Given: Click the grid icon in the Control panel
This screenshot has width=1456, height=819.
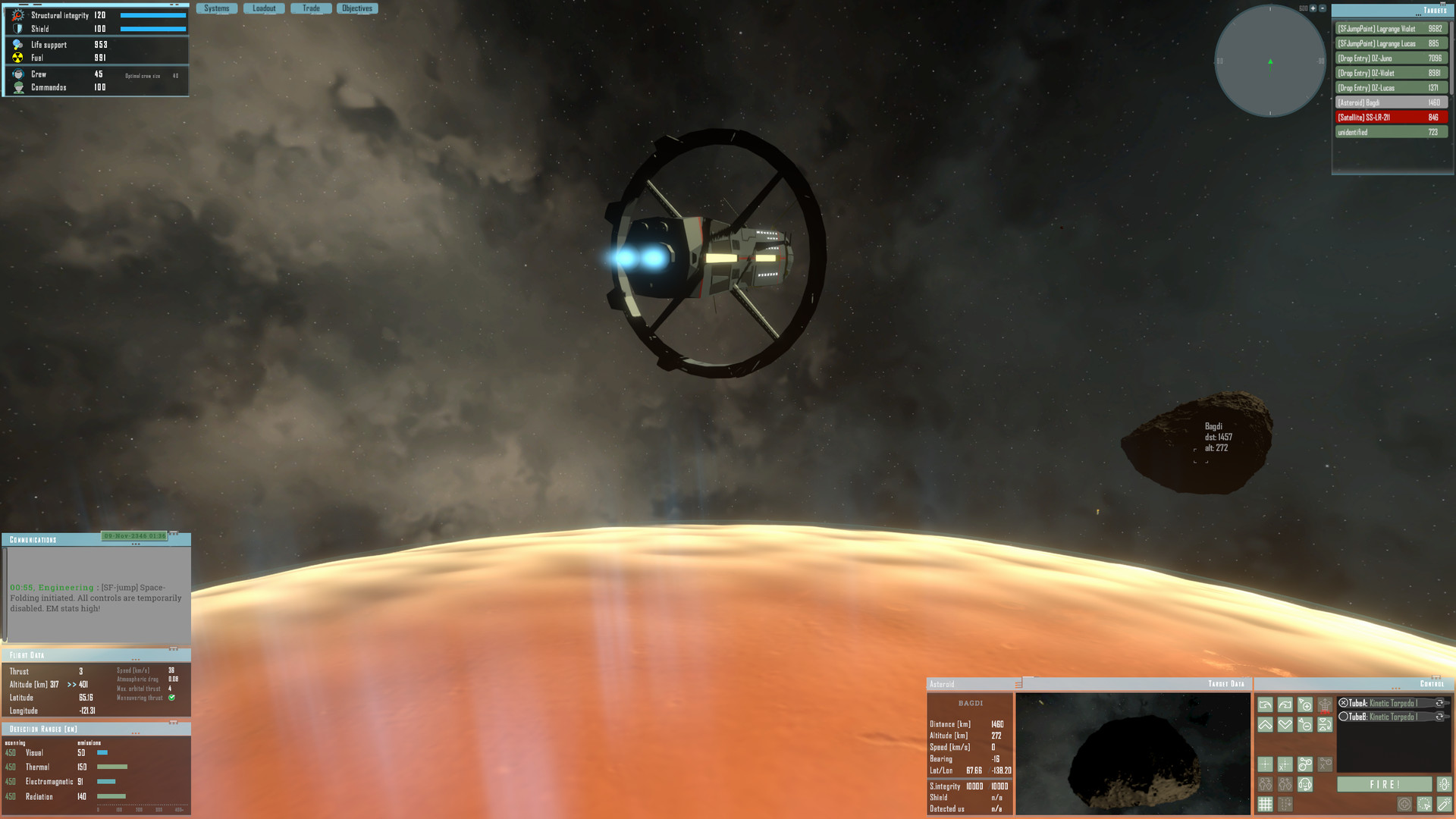Looking at the screenshot, I should 1266,804.
